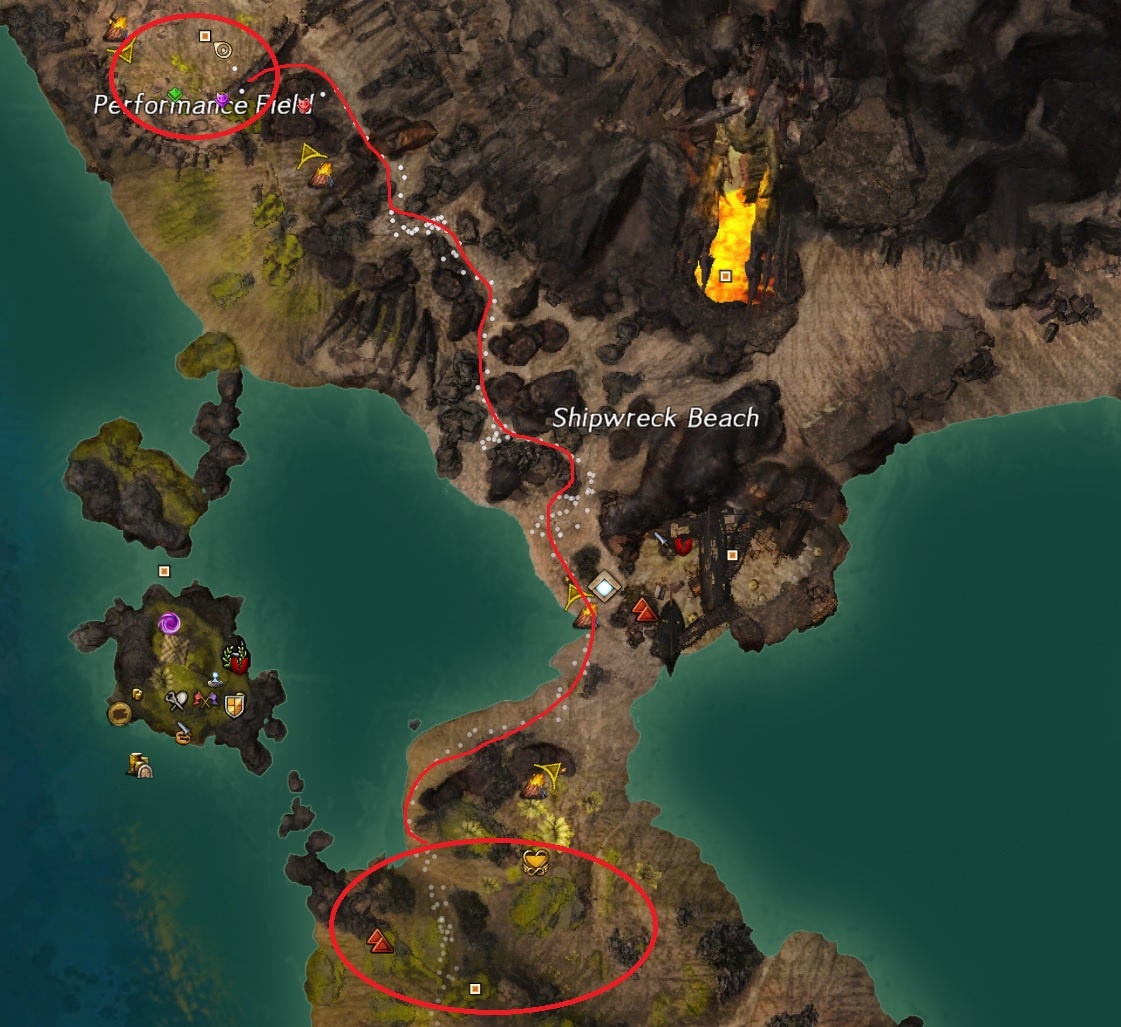This screenshot has height=1027, width=1121.
Task: Select the sword with exchange arrows icon
Action: (183, 733)
